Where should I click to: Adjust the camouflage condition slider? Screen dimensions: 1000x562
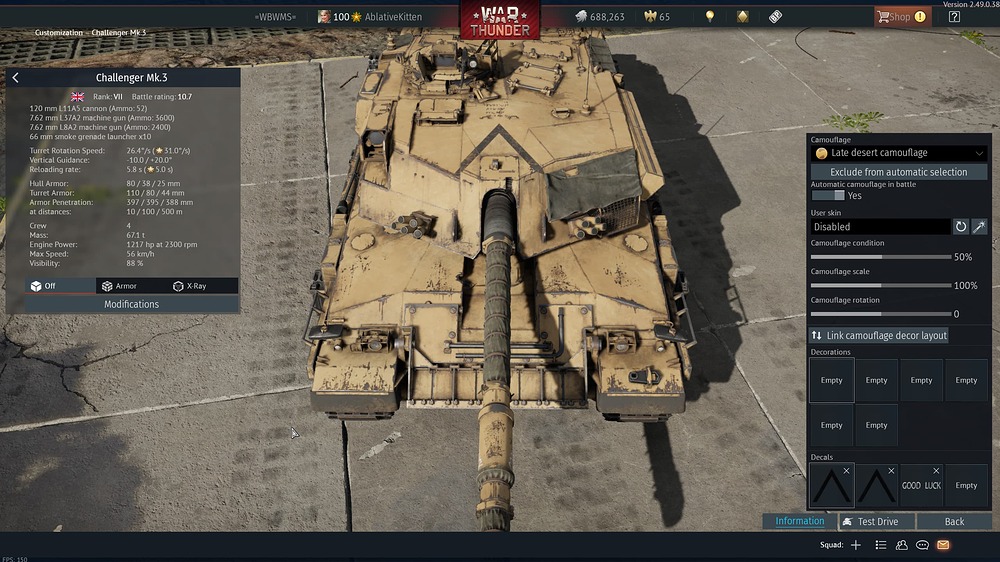click(x=880, y=257)
